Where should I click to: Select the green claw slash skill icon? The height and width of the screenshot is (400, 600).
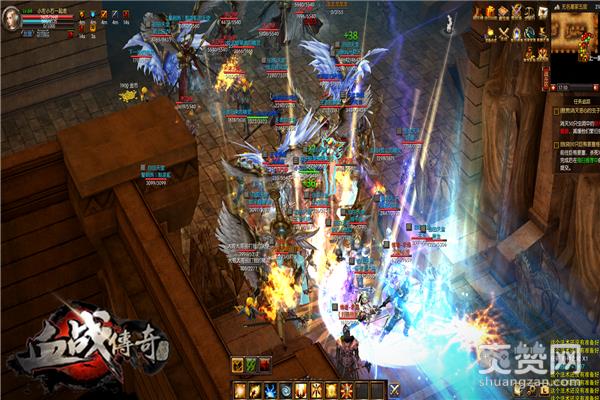pos(253,366)
